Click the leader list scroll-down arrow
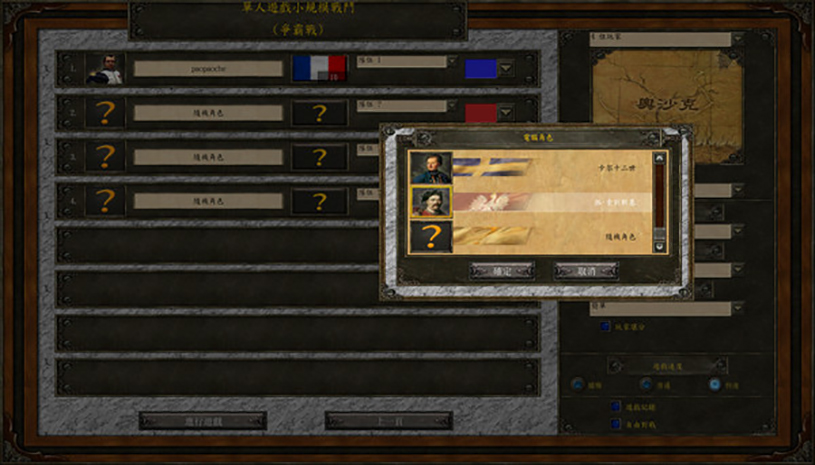 [x=659, y=245]
